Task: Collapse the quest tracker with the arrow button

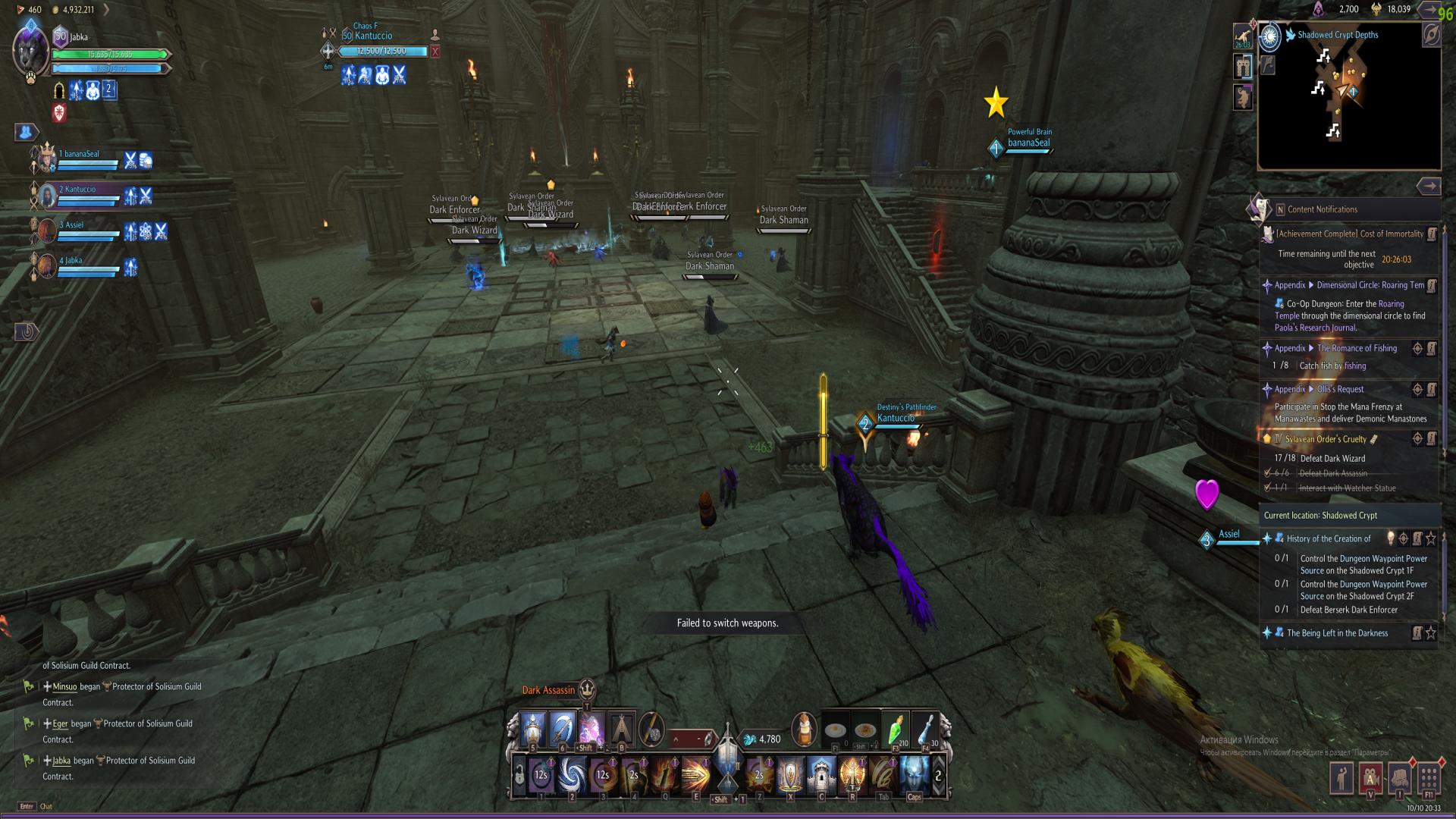Action: (x=1429, y=186)
